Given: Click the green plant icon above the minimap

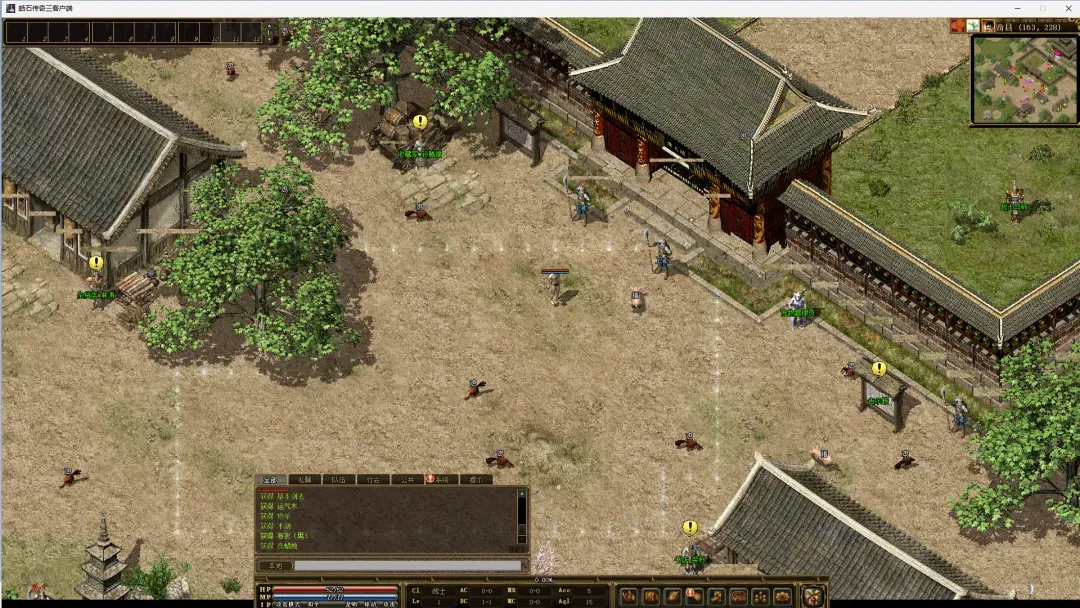Looking at the screenshot, I should tap(973, 25).
